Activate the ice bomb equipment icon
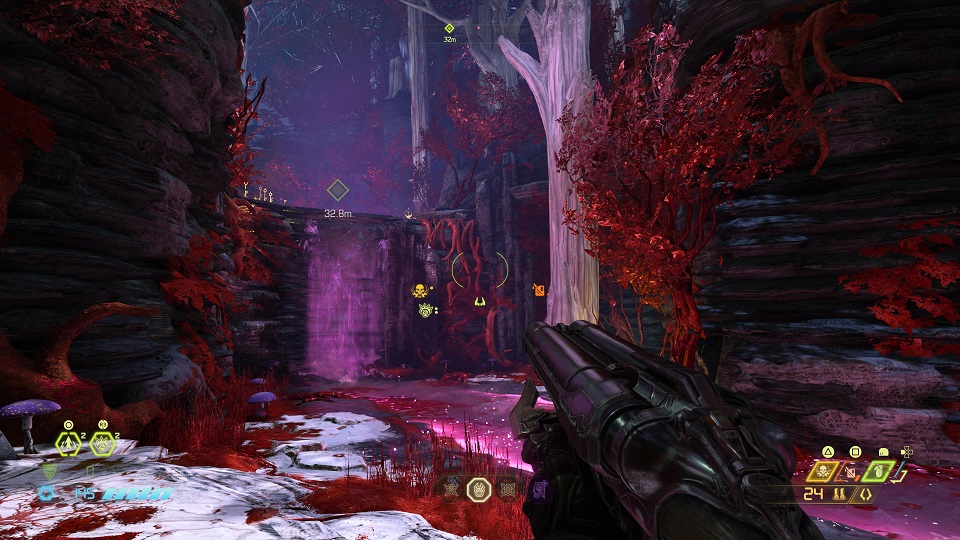Viewport: 960px width, 540px height. tap(102, 444)
